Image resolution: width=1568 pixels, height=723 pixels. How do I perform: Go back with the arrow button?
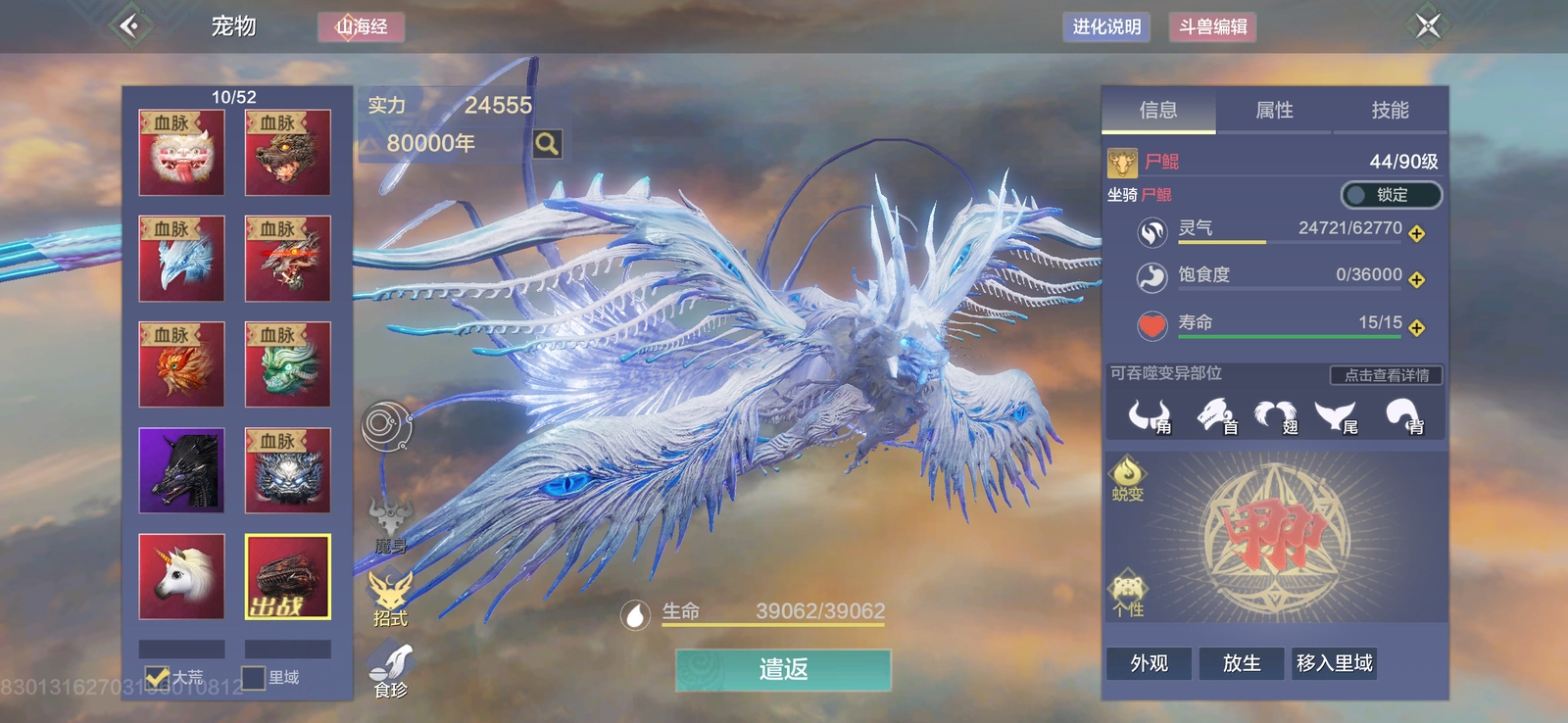[x=130, y=25]
